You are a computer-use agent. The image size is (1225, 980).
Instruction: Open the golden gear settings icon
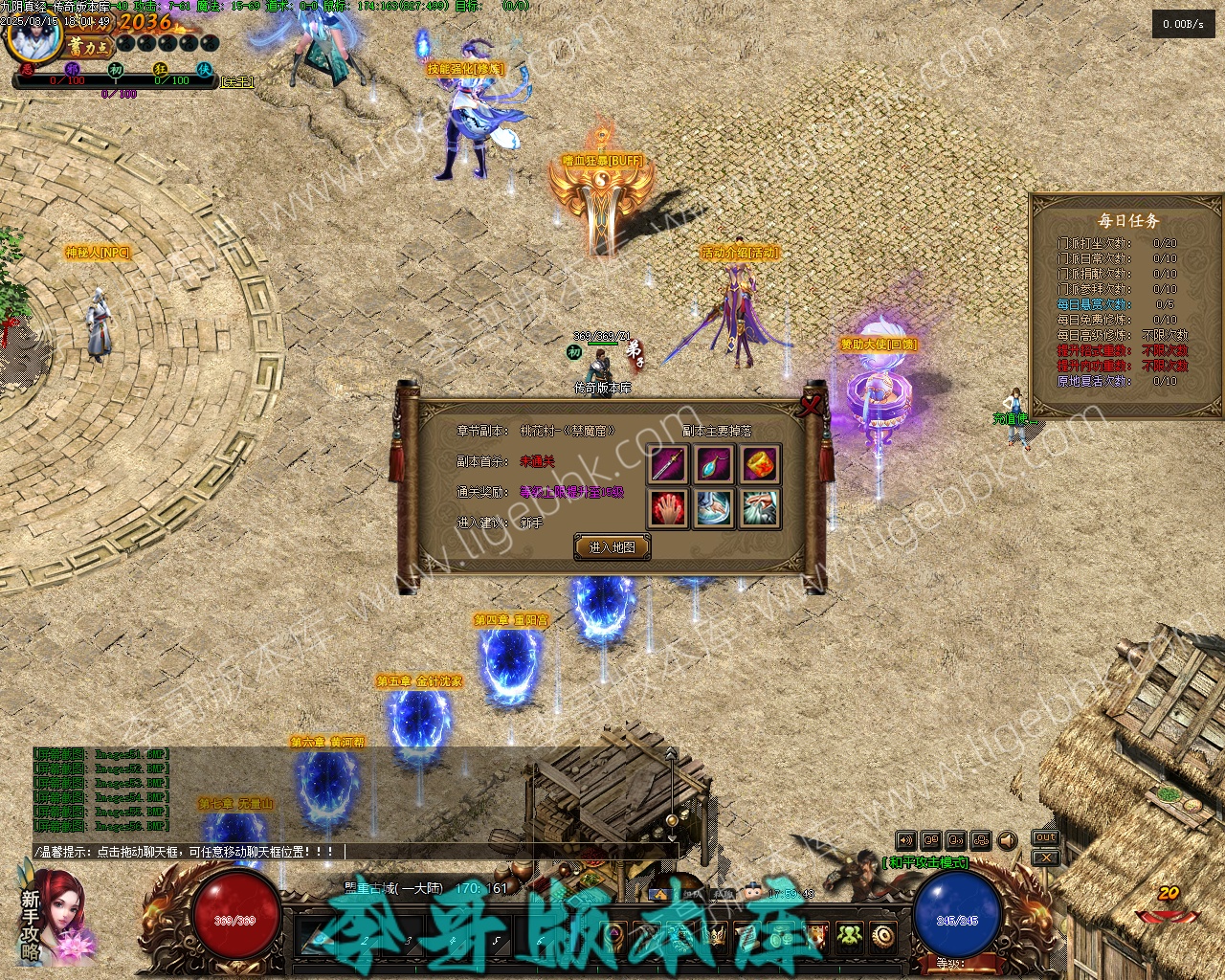882,935
